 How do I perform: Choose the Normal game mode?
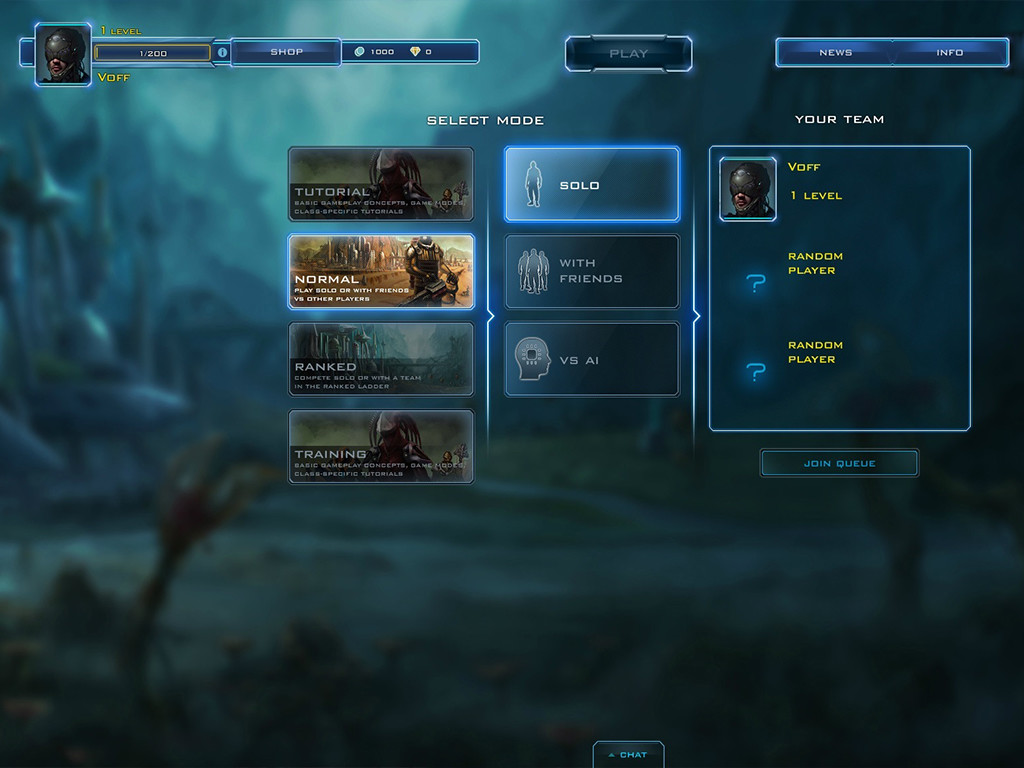tap(381, 271)
